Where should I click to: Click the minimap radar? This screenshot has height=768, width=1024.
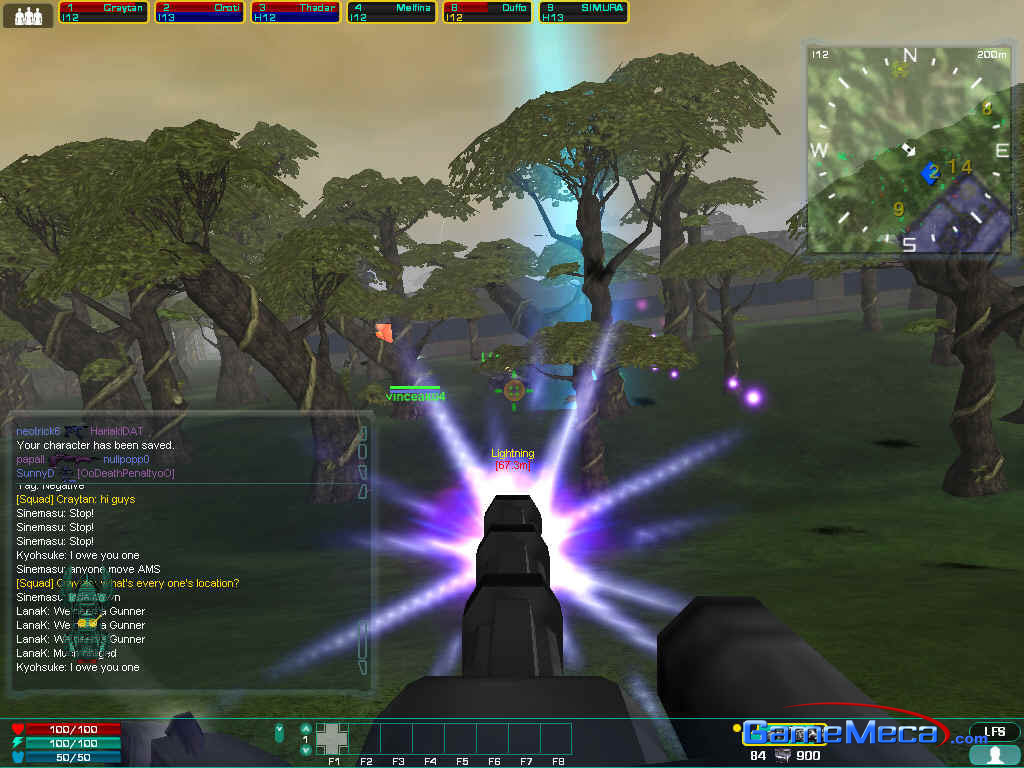click(909, 149)
